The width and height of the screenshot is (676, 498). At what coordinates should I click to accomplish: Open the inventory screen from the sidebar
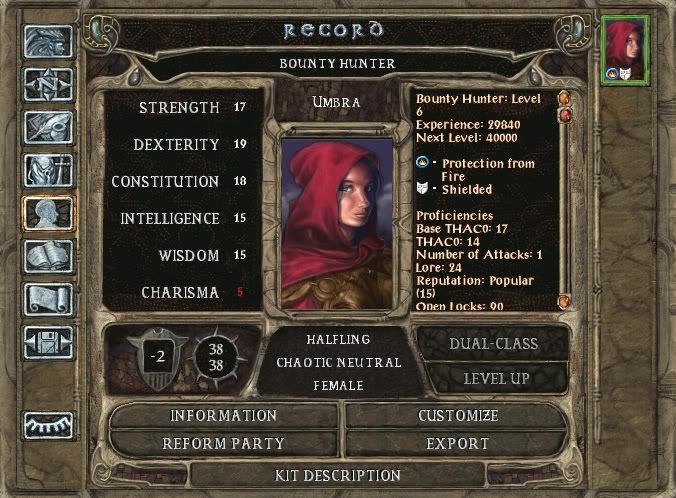tap(48, 169)
